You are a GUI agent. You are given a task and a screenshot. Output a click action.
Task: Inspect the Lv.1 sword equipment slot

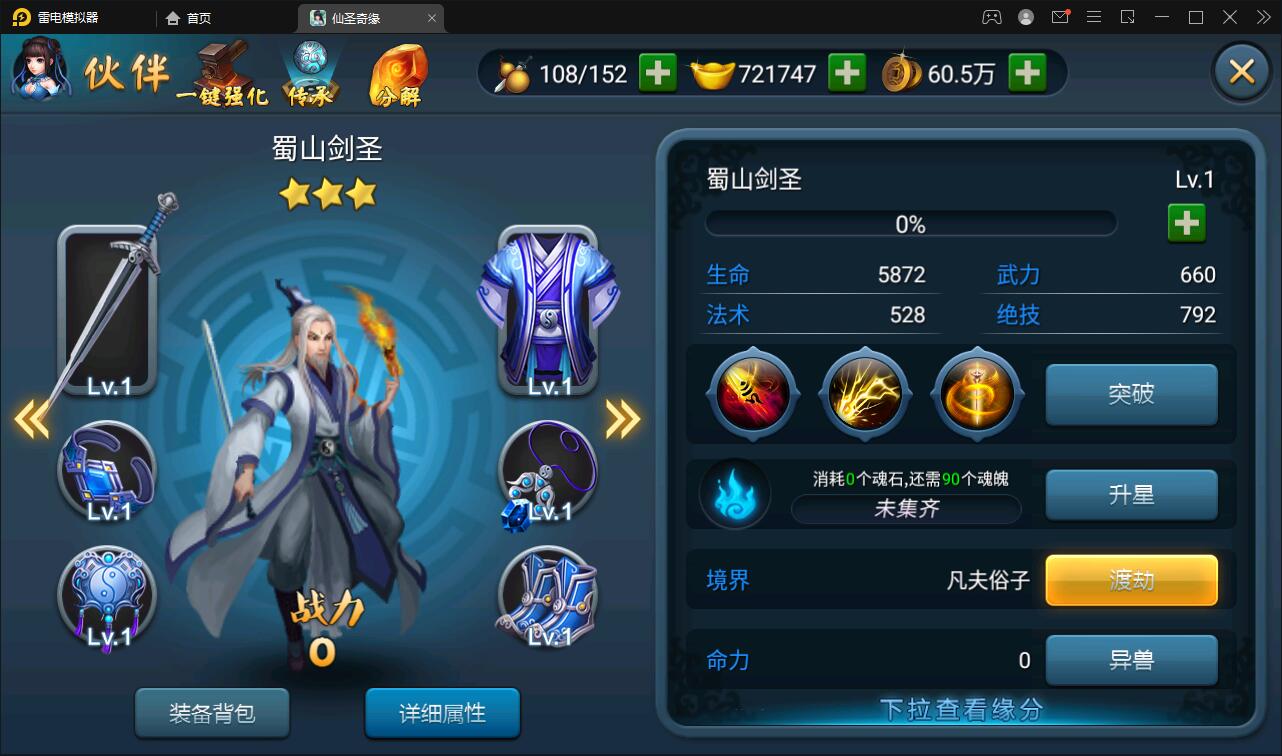coord(108,305)
